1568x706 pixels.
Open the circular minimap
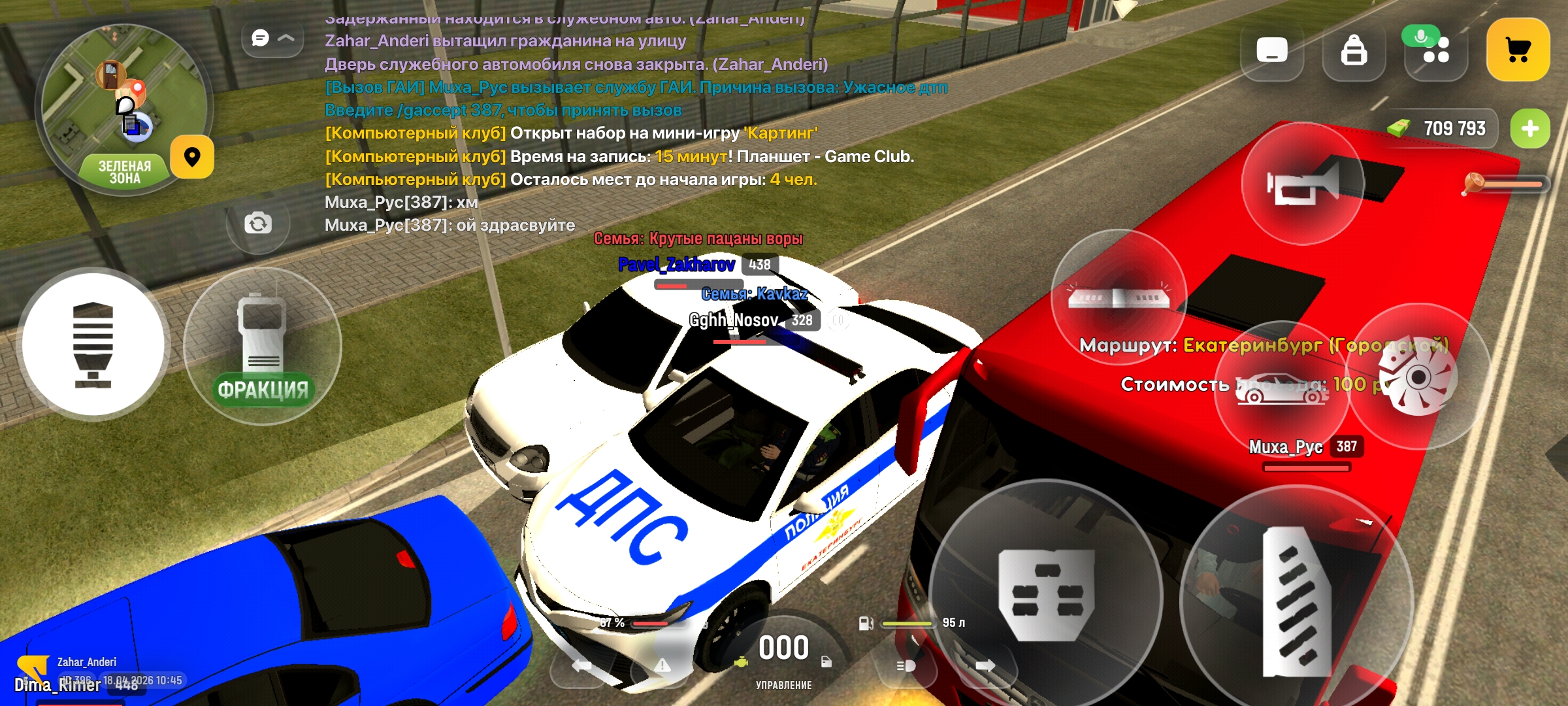124,108
